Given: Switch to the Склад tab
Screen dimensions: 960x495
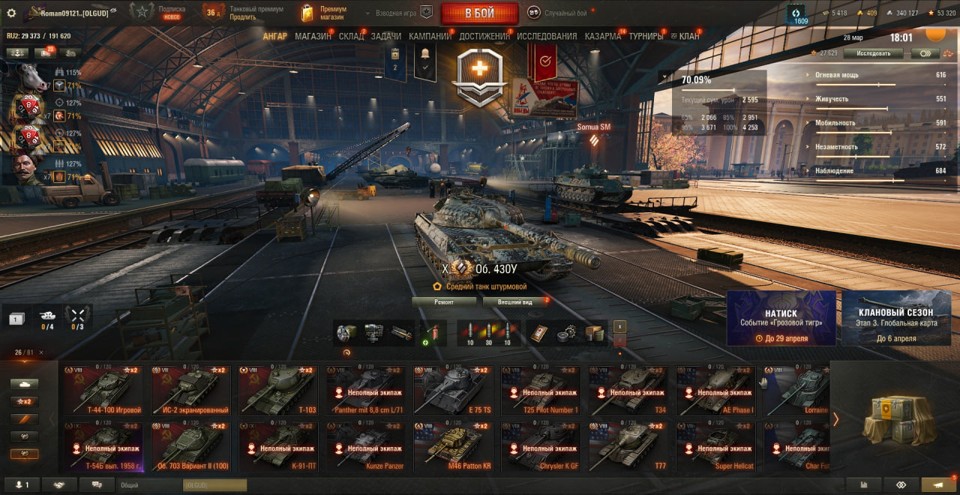Looking at the screenshot, I should 352,36.
